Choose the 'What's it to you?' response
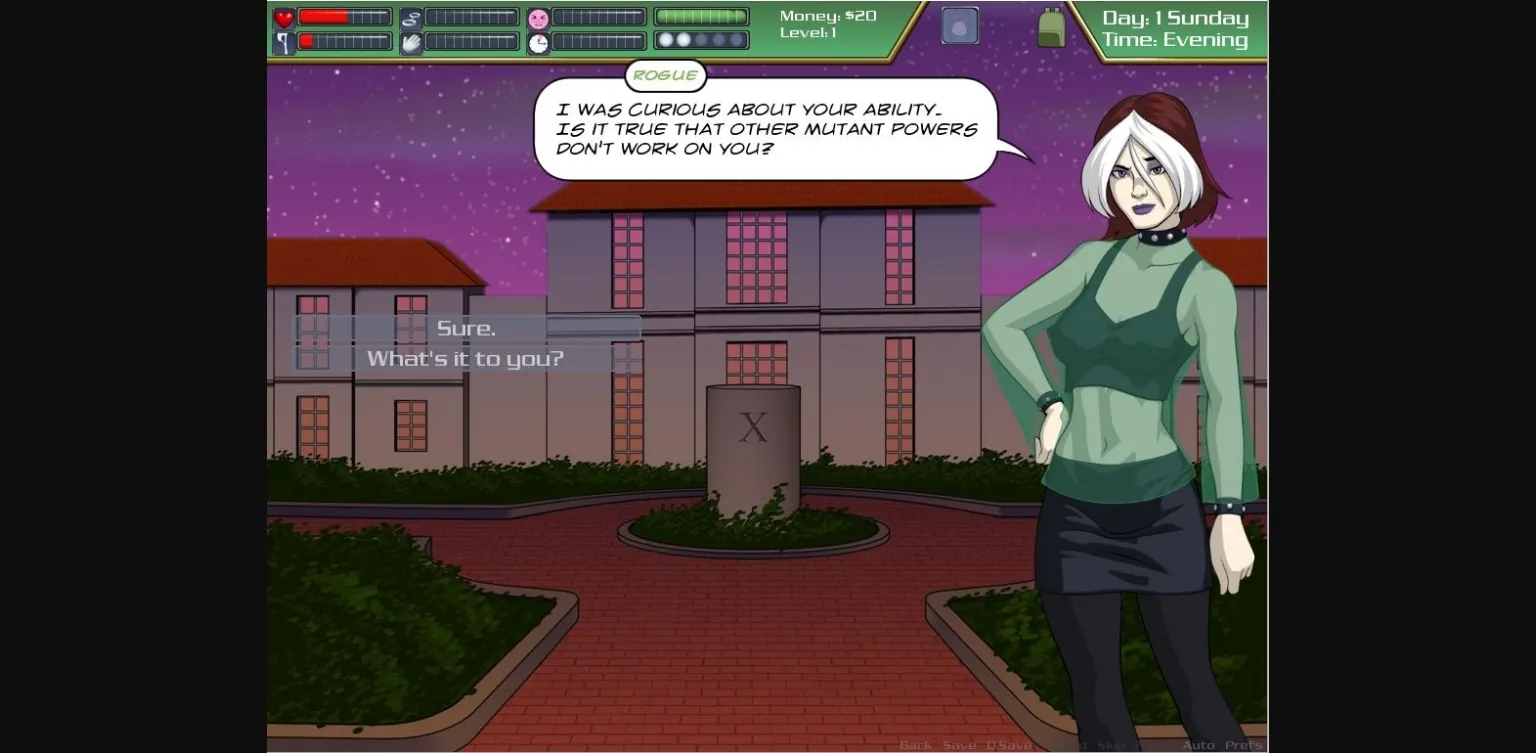This screenshot has width=1536, height=753. pos(465,358)
